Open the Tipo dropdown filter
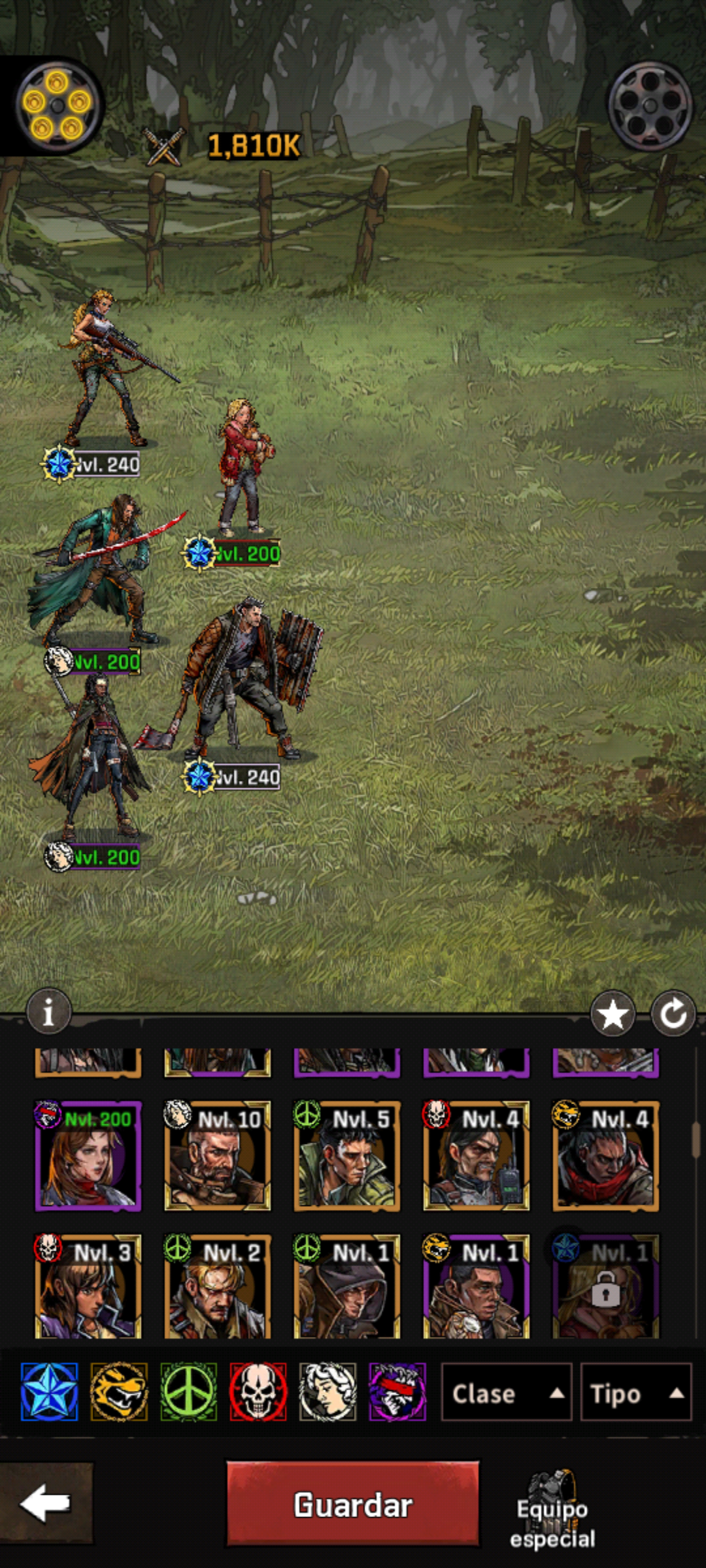 [x=635, y=1392]
